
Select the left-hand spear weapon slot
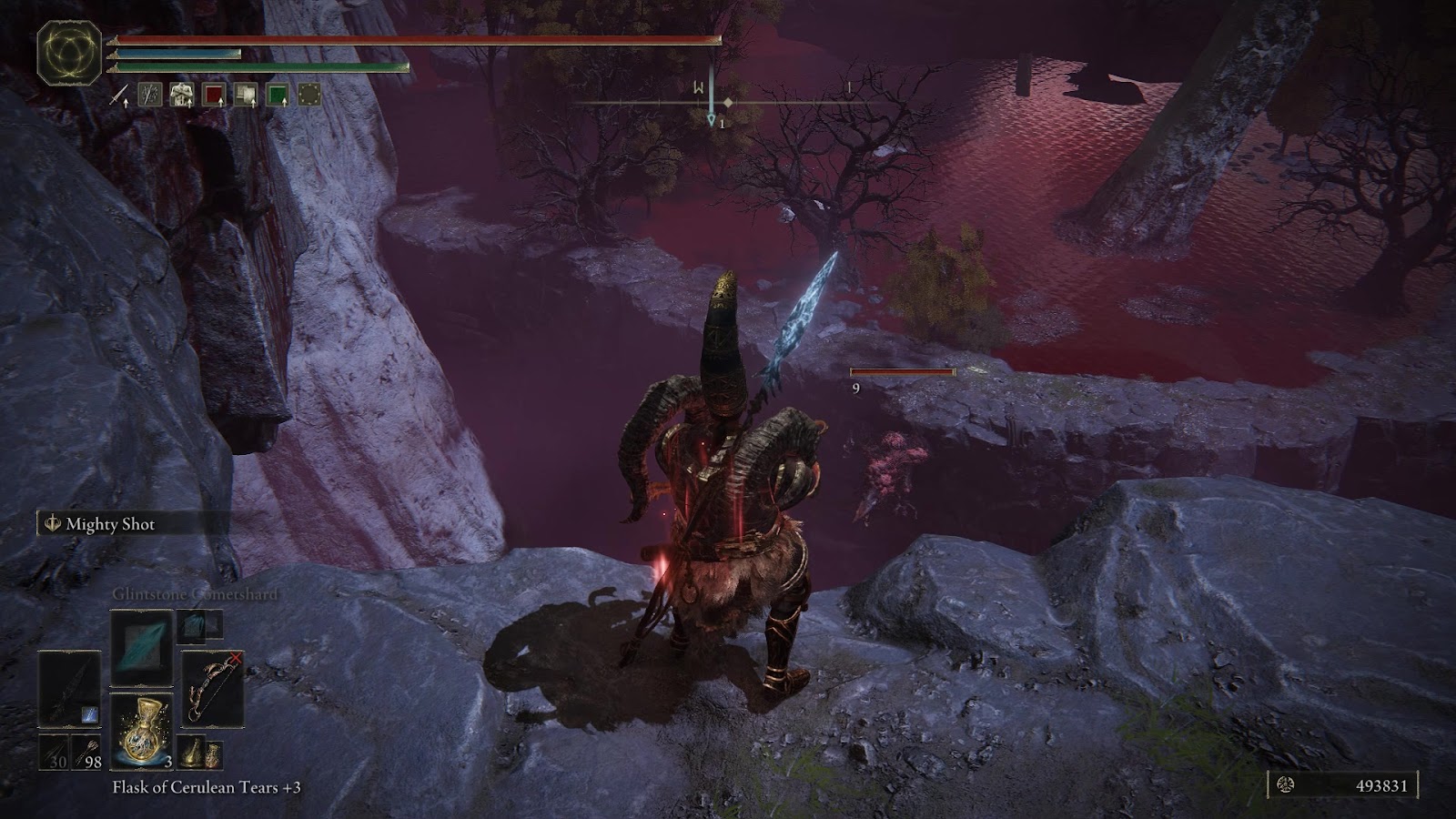click(x=69, y=689)
